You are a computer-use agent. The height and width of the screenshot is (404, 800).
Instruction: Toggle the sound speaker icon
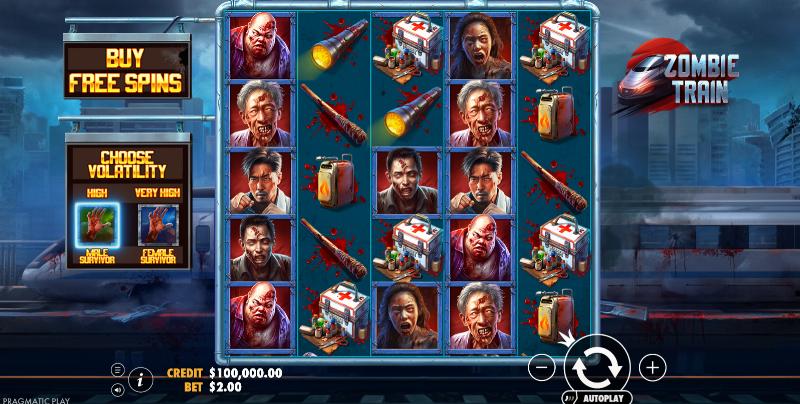[x=118, y=388]
